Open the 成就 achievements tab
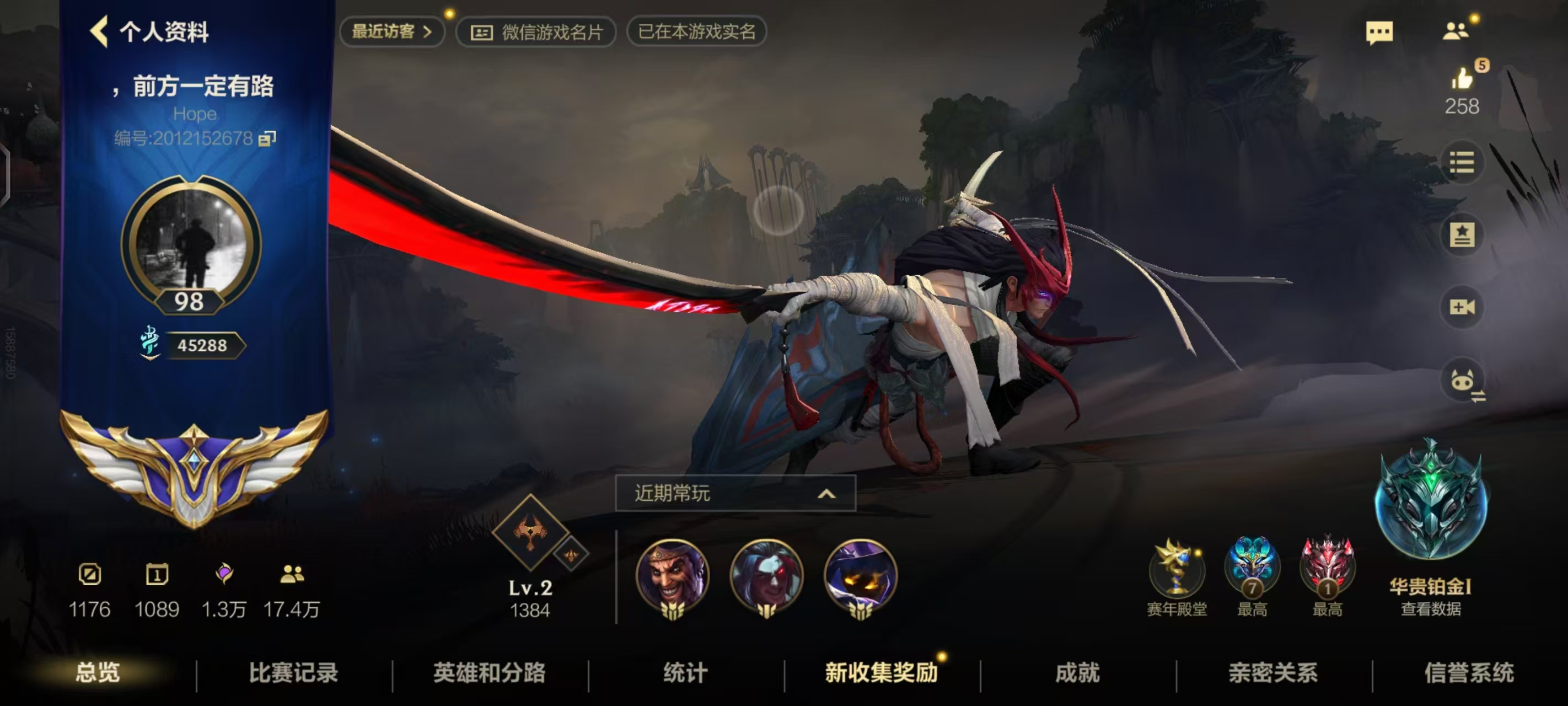 1077,673
